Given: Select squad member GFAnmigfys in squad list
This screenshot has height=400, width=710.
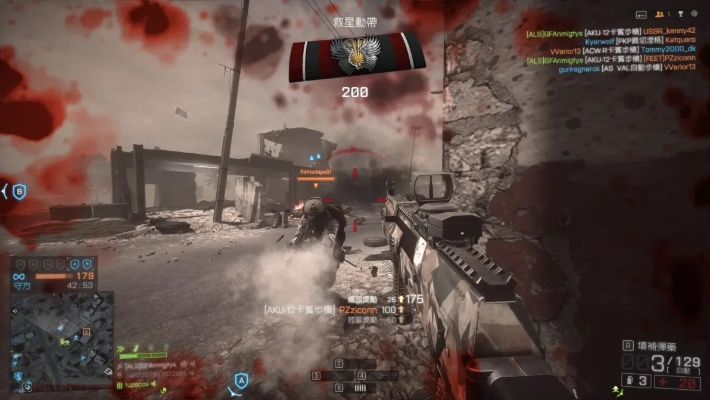Looking at the screenshot, I should [148, 367].
